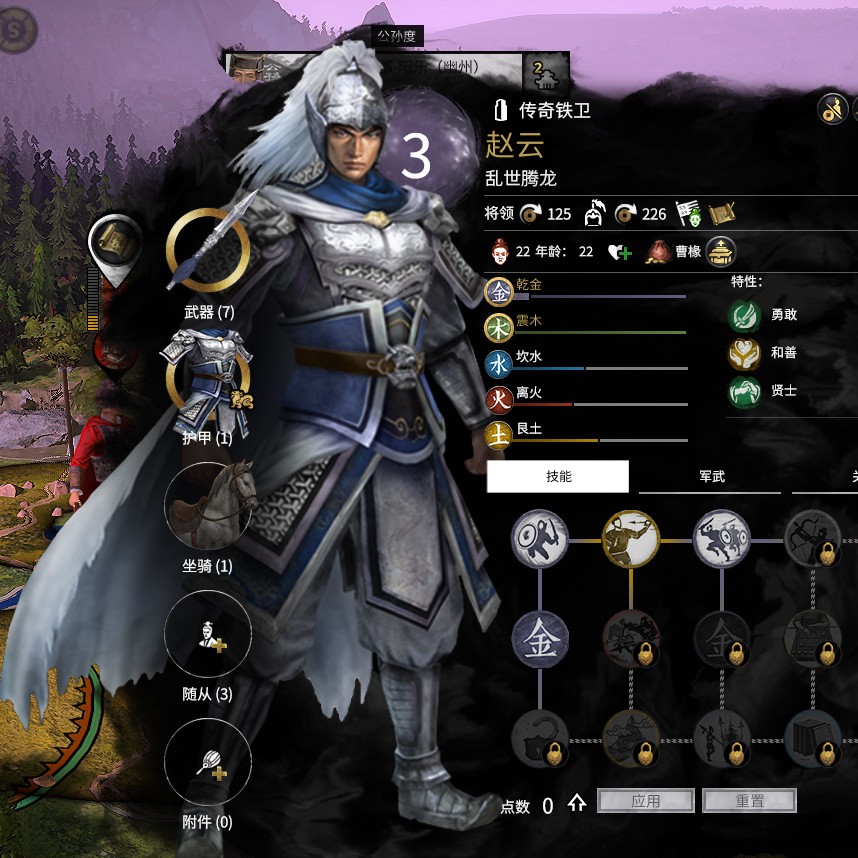Select the gold-highlighted warrior skill node

click(631, 540)
